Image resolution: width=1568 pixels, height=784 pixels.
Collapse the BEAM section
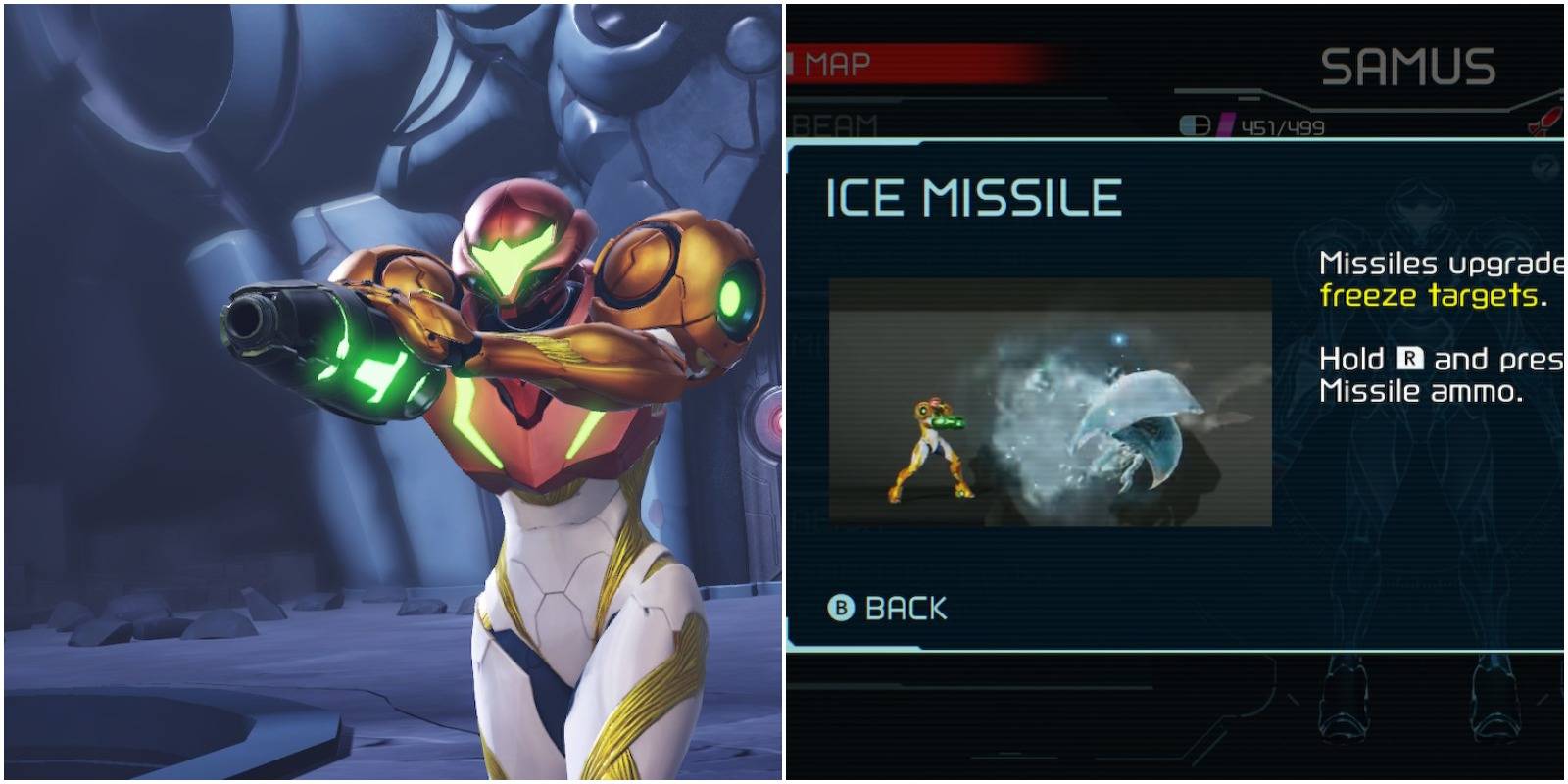click(835, 122)
